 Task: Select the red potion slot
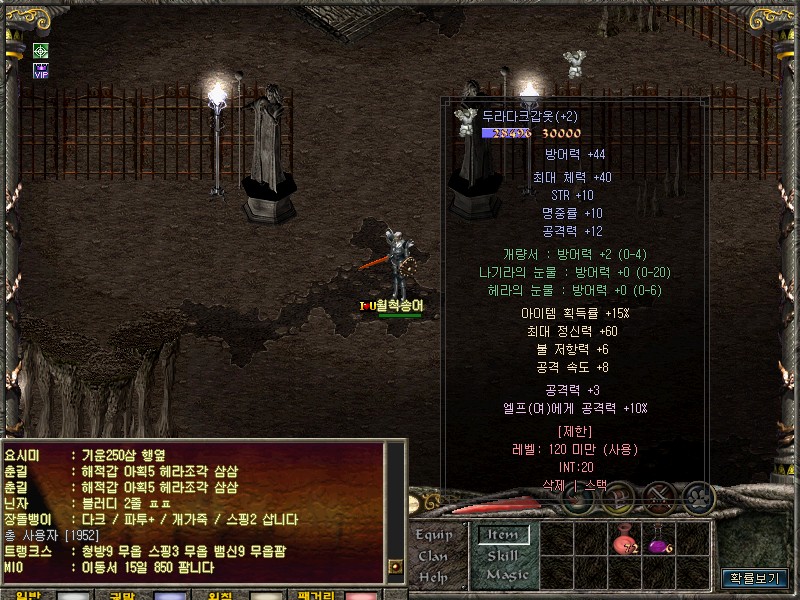click(625, 544)
